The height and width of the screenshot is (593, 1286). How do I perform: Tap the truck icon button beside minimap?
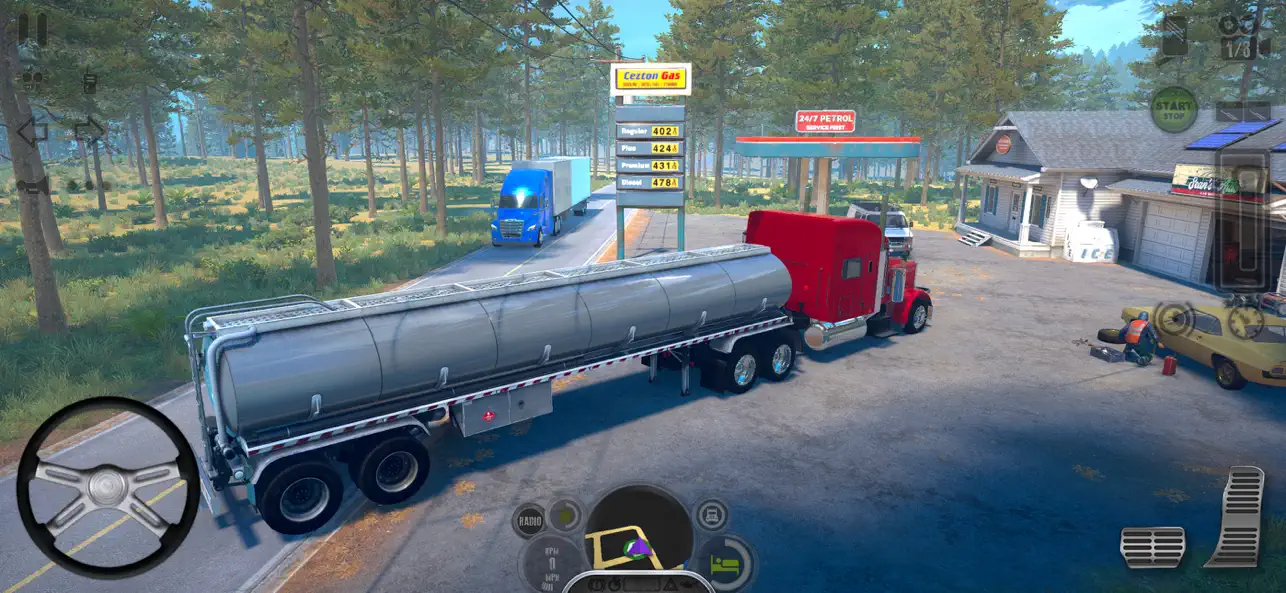point(711,516)
